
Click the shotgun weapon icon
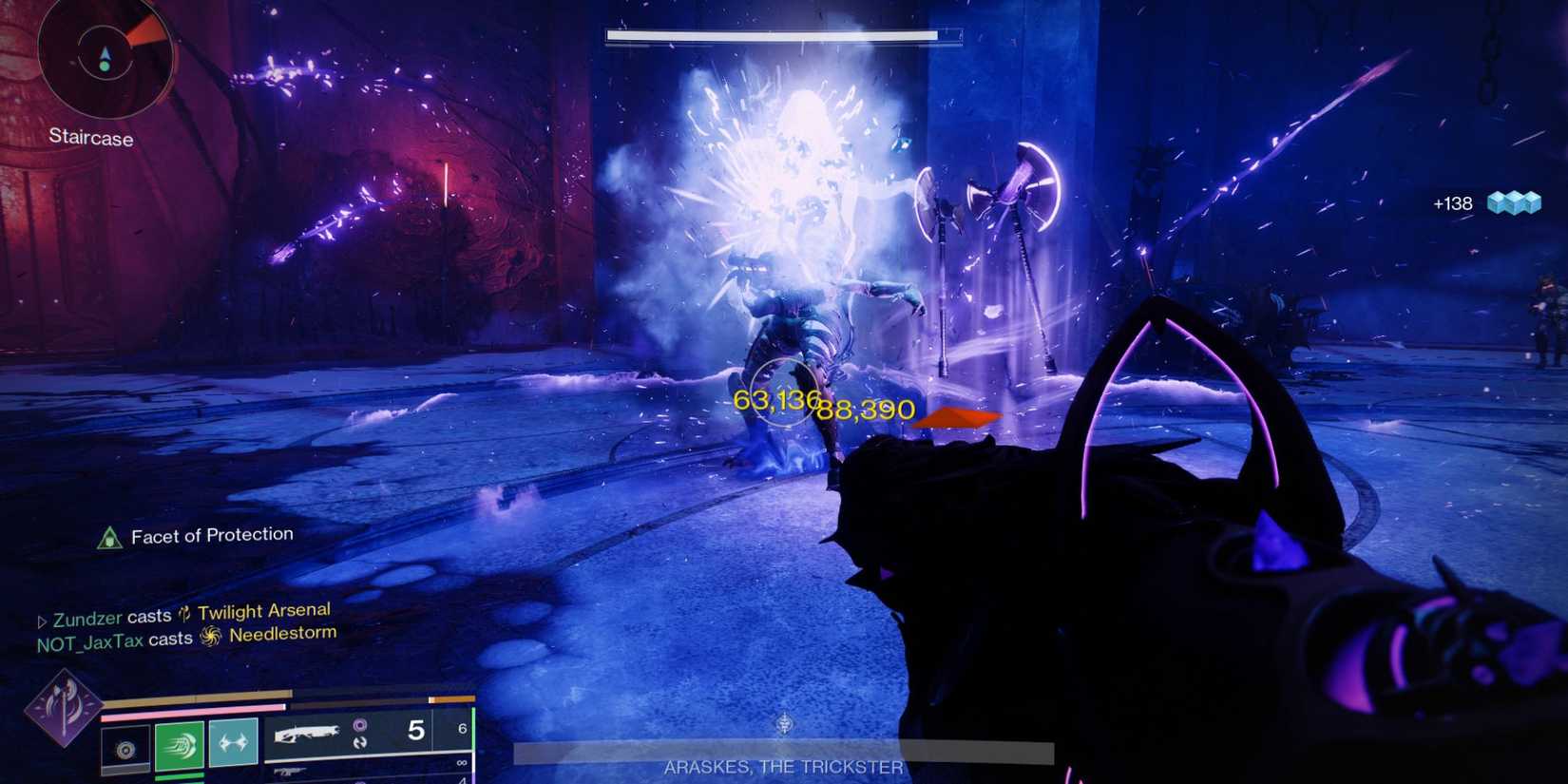pos(308,733)
